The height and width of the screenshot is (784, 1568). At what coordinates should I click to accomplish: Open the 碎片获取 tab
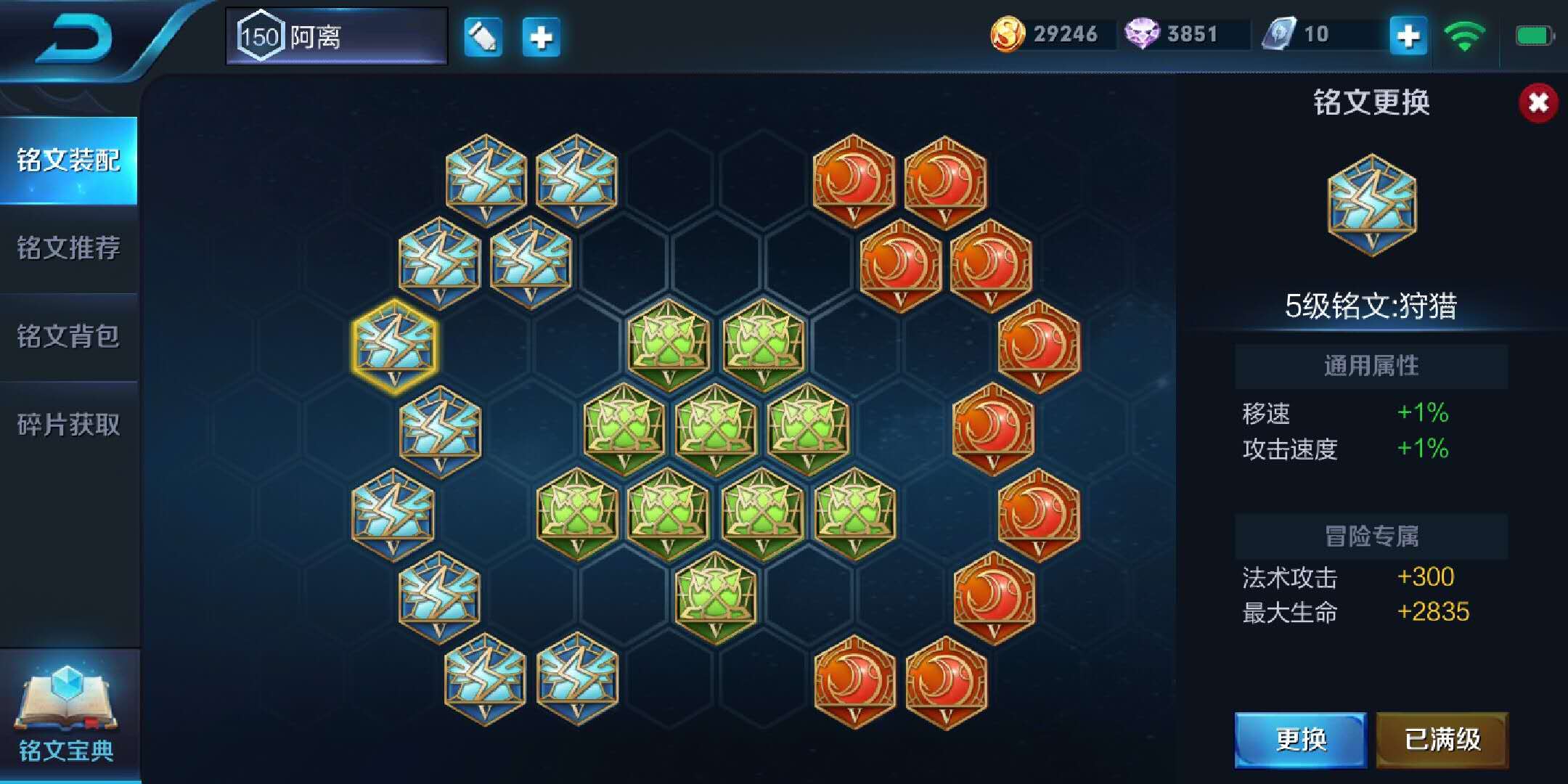coord(69,425)
